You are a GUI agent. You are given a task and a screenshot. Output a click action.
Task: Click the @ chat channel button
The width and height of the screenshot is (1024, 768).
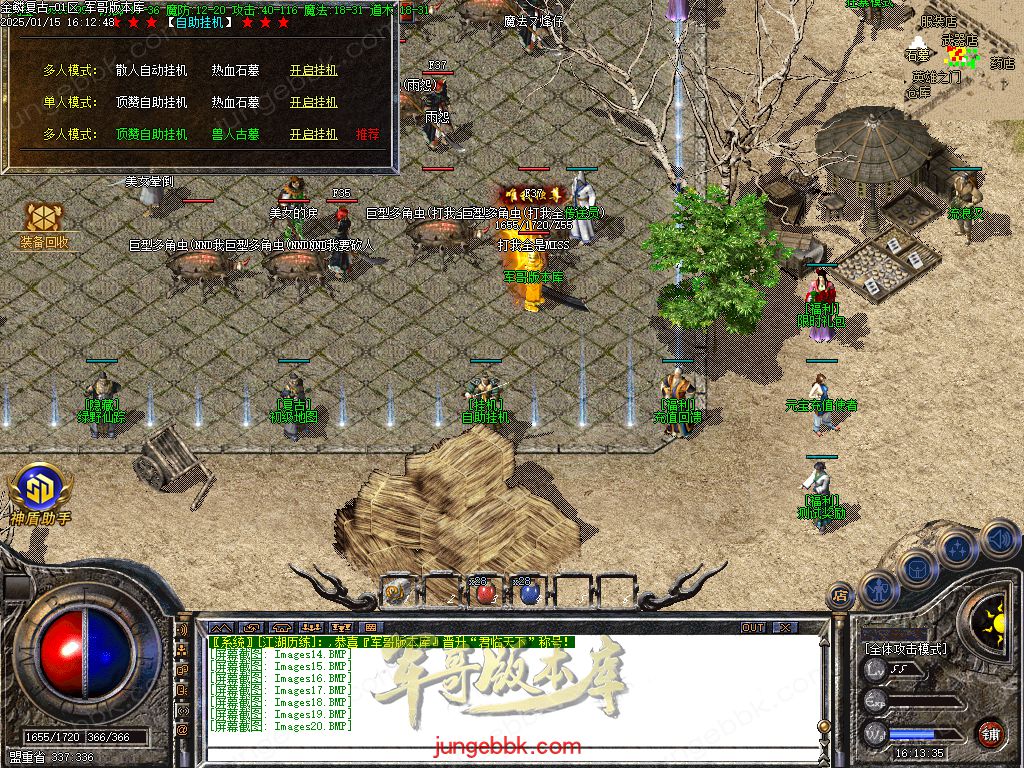point(182,729)
